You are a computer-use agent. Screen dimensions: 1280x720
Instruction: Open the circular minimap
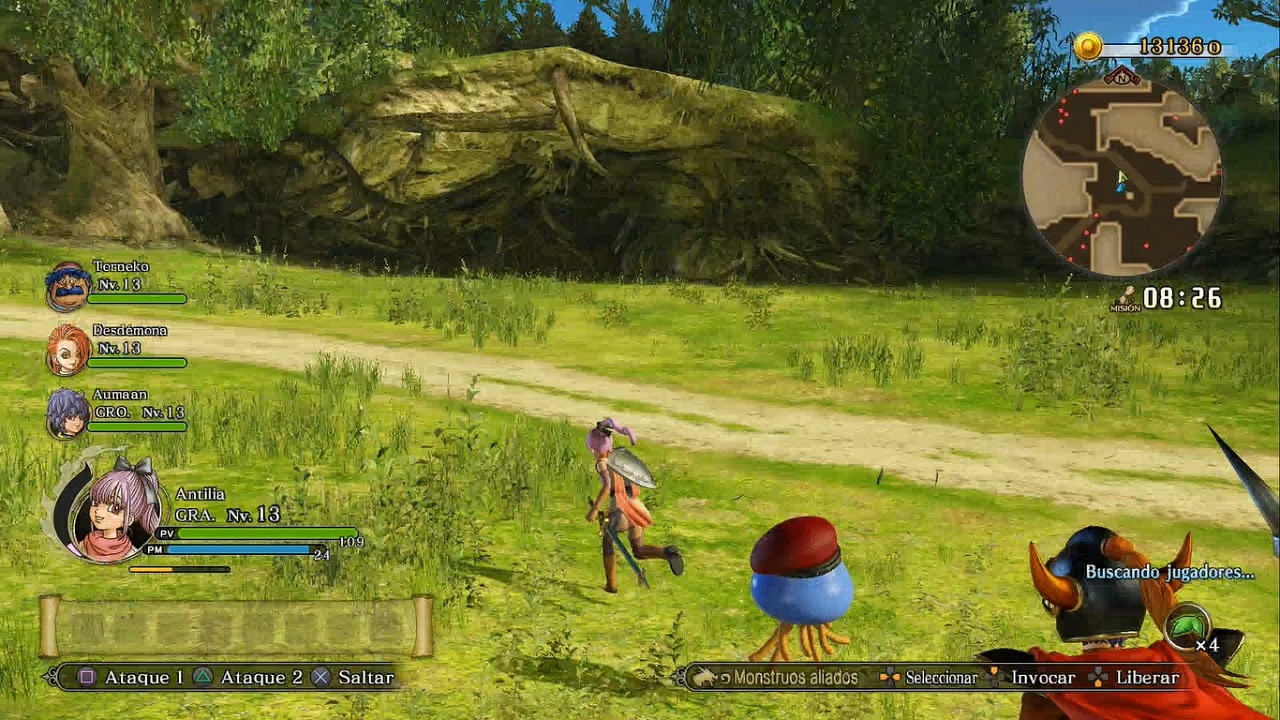click(x=1121, y=178)
